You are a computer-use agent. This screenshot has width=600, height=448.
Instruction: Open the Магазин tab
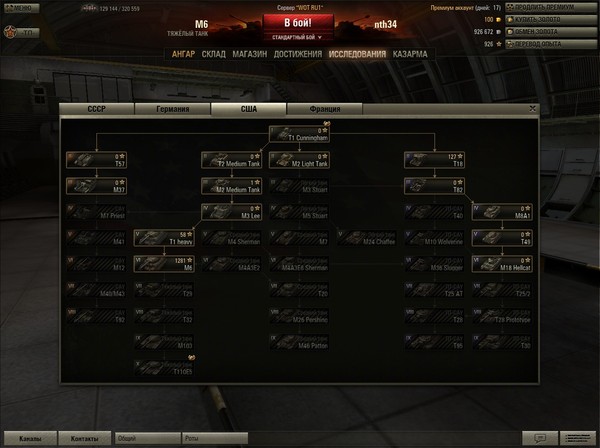[x=247, y=54]
